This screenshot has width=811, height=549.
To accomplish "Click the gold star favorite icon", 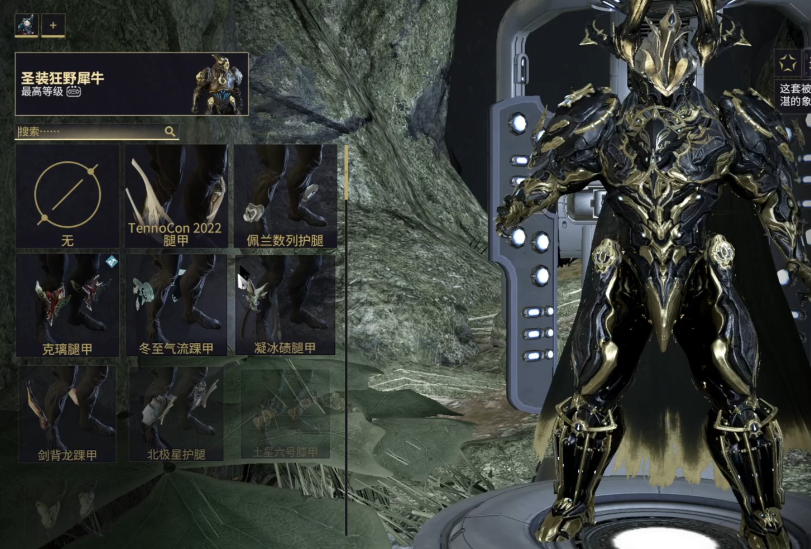I will (787, 65).
